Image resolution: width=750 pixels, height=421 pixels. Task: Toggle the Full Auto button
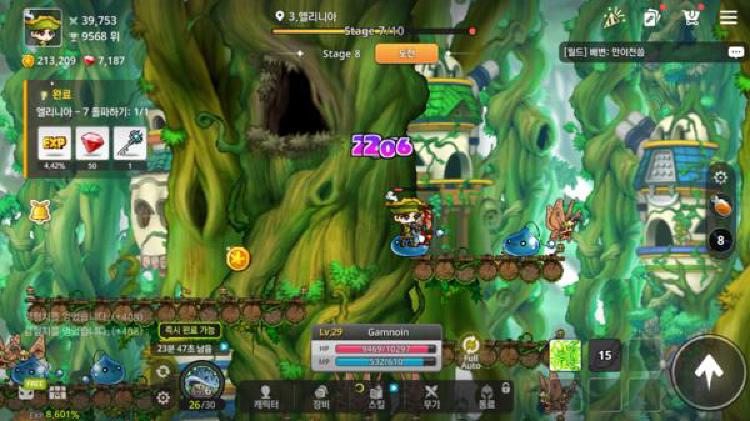coord(470,350)
